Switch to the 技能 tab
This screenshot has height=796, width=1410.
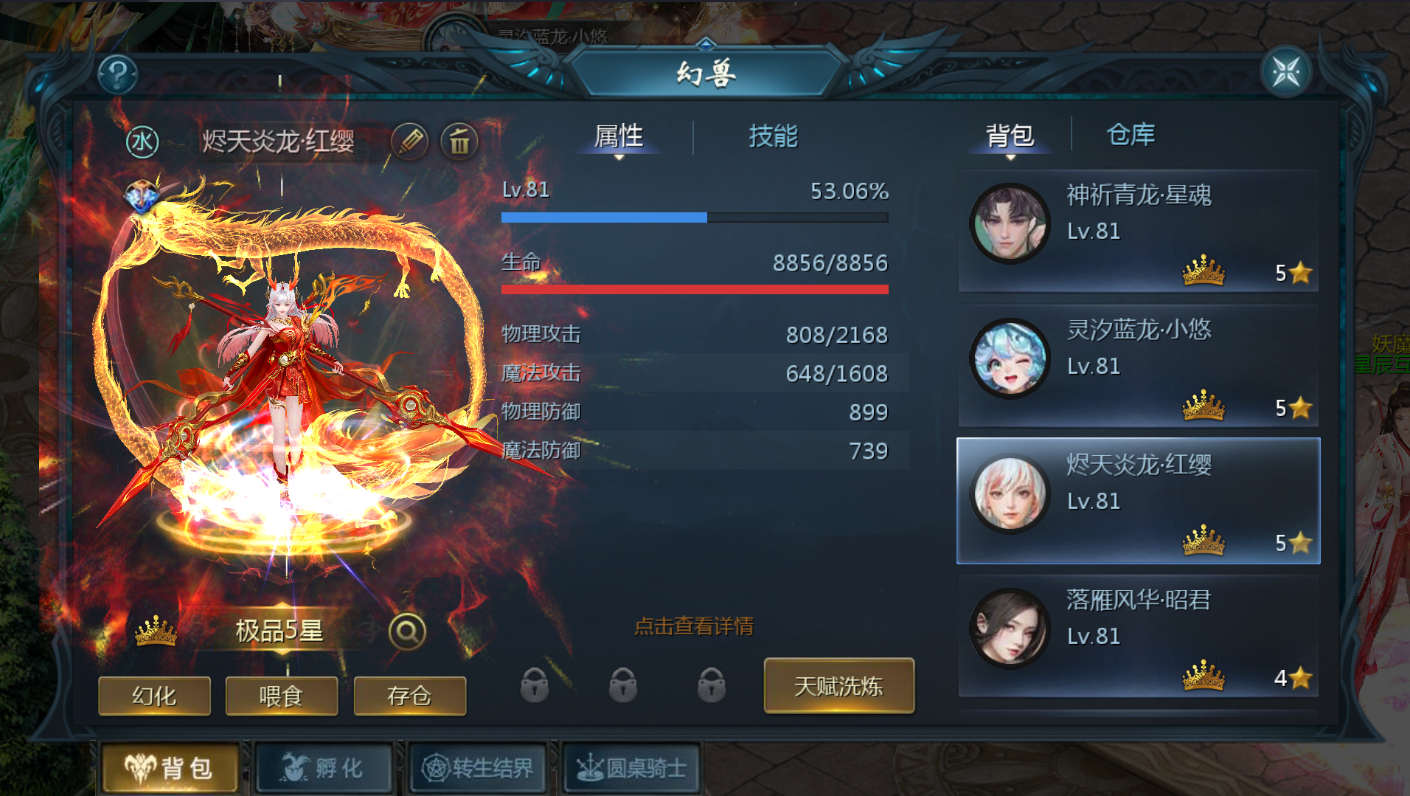pos(772,137)
